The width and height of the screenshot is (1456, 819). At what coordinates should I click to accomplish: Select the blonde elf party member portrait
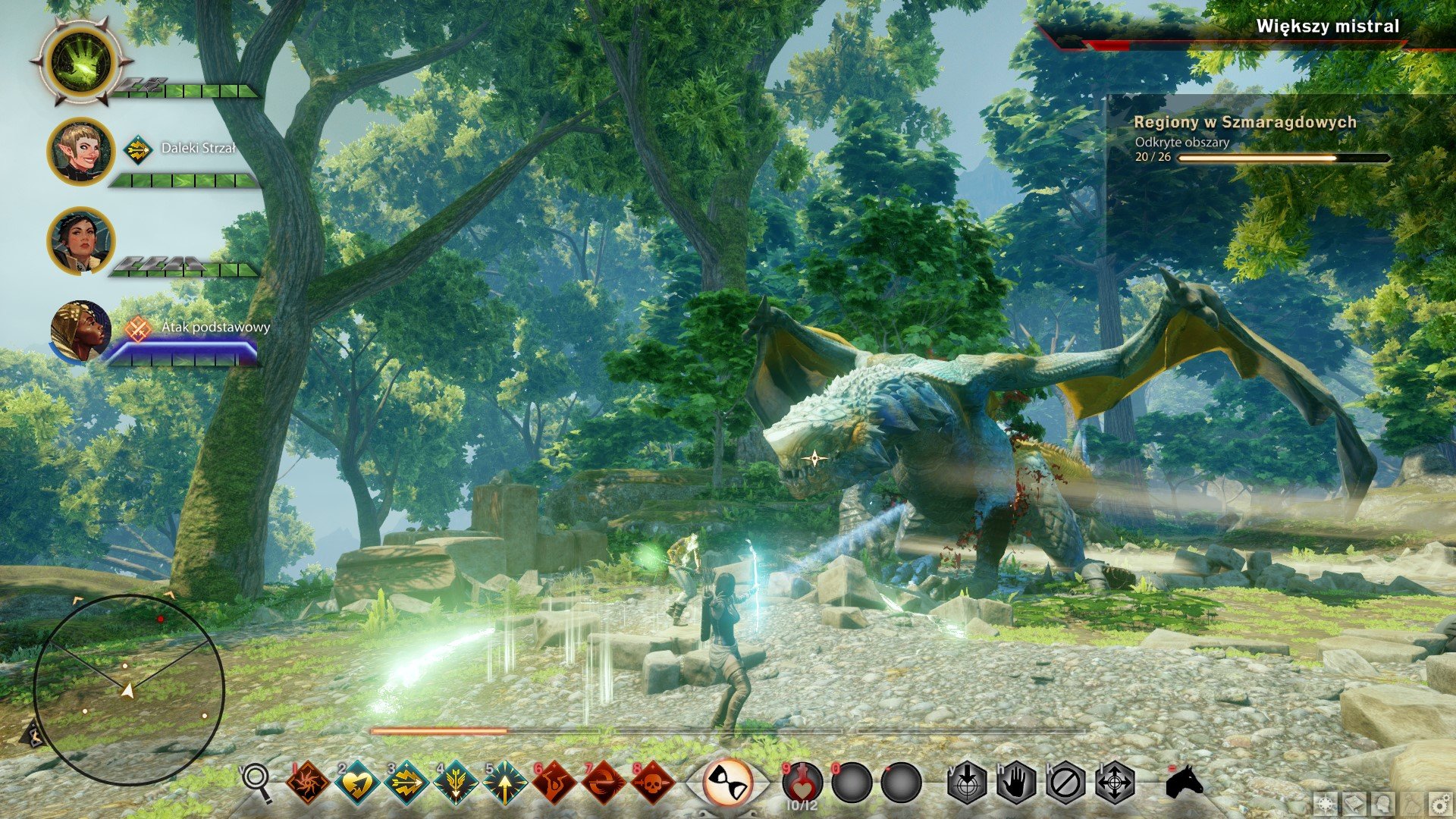coord(81,152)
